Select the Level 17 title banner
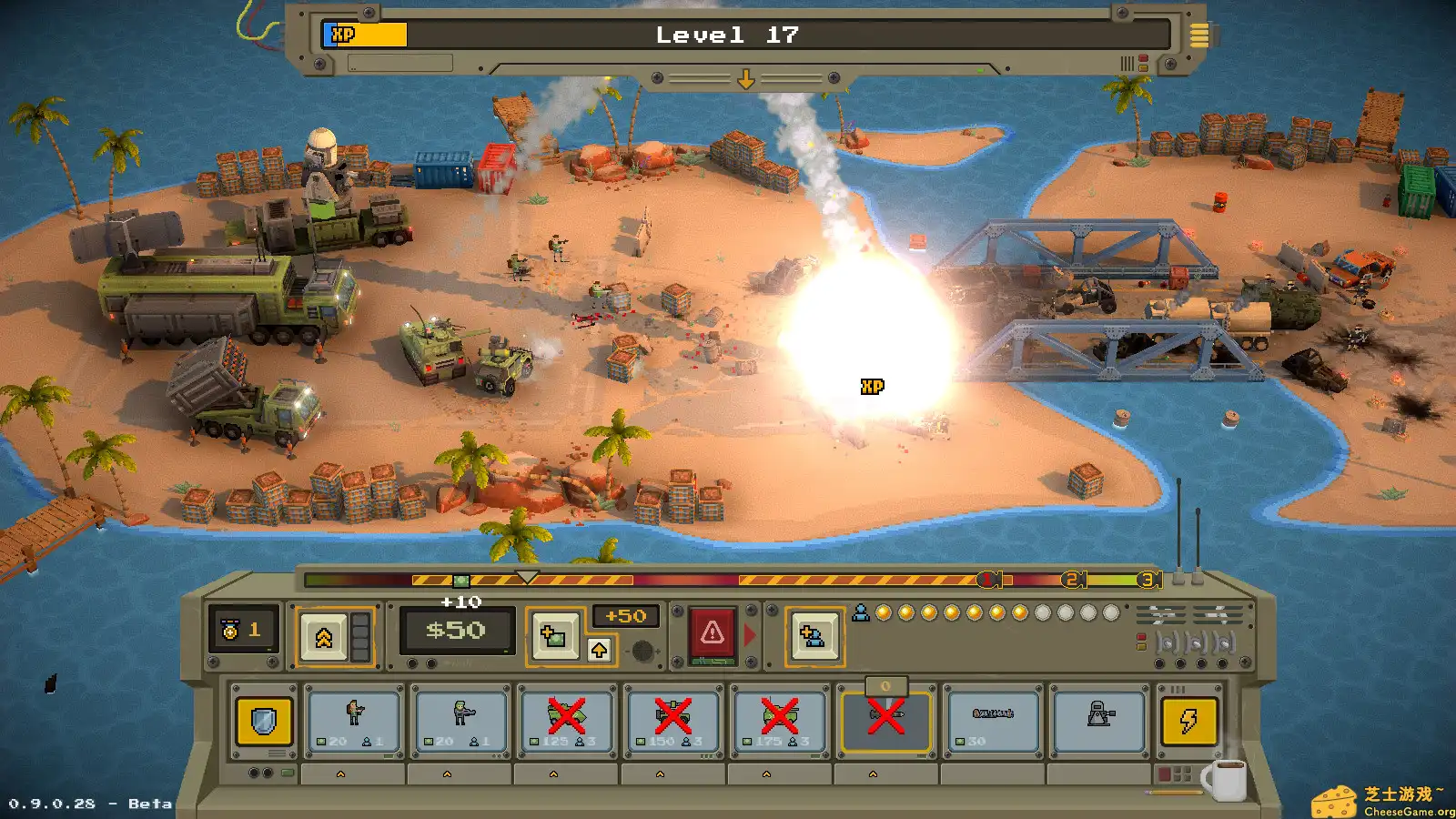This screenshot has height=819, width=1456. (727, 35)
